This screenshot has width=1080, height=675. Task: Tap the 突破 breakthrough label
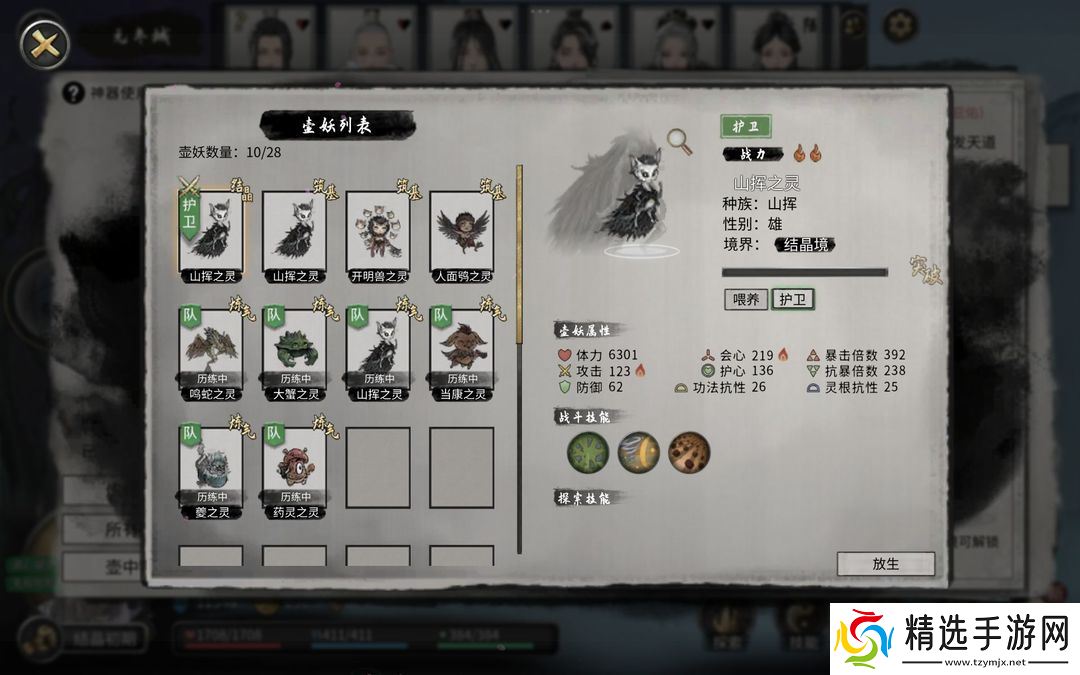tap(925, 270)
